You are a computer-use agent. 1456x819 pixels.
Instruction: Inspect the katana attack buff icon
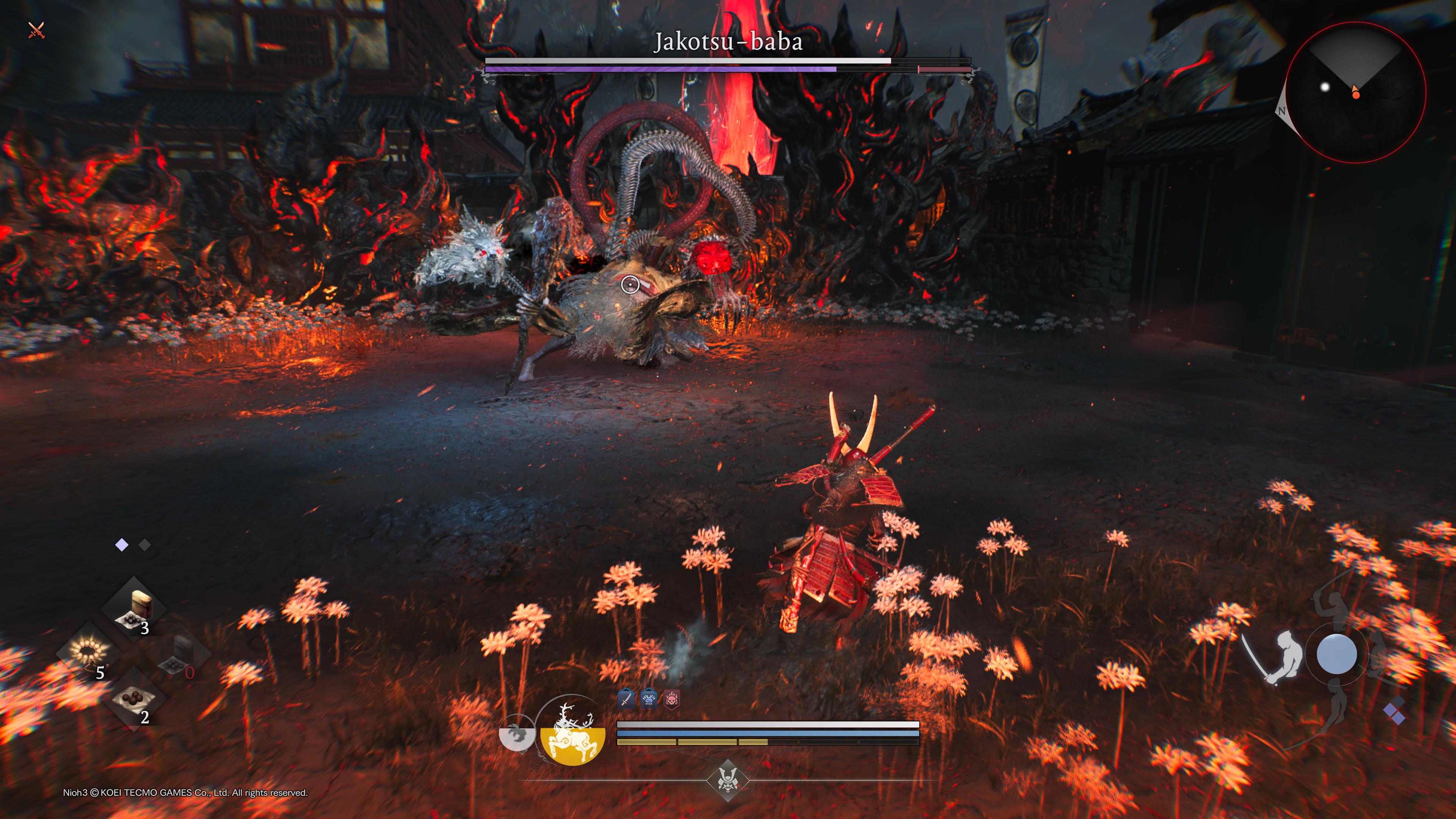point(626,699)
